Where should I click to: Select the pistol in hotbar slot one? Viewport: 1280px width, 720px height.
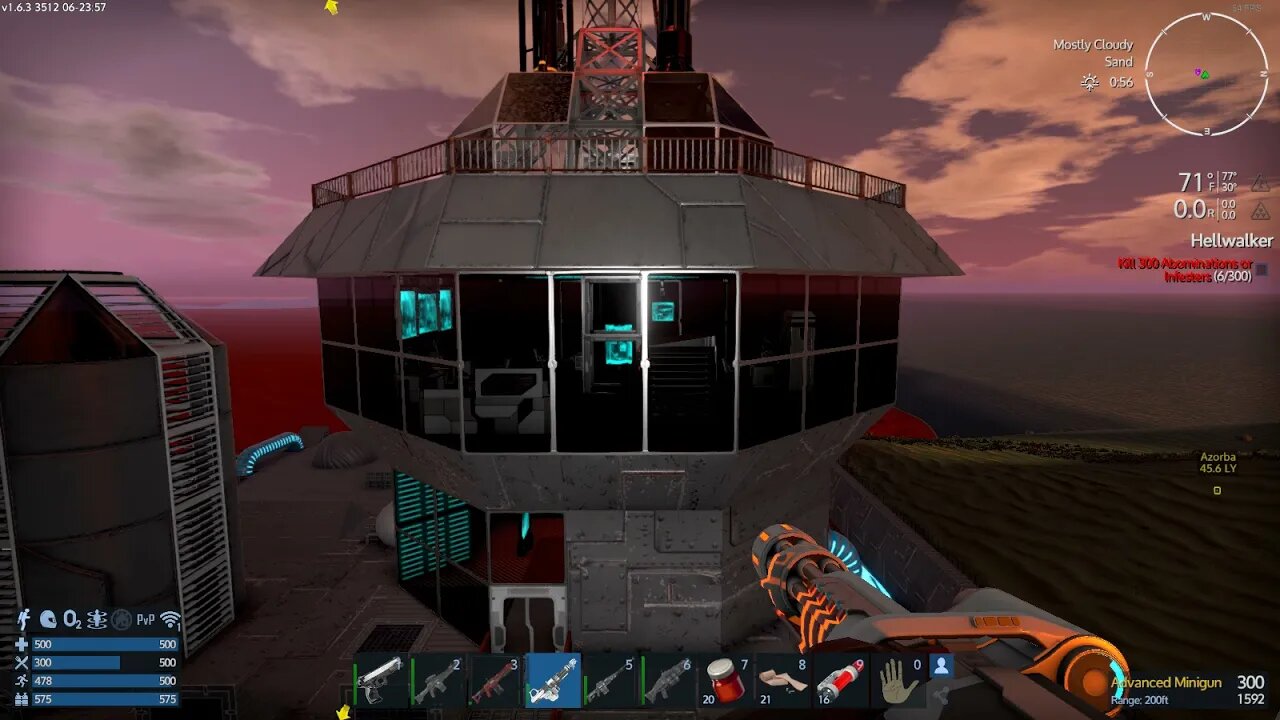point(380,681)
